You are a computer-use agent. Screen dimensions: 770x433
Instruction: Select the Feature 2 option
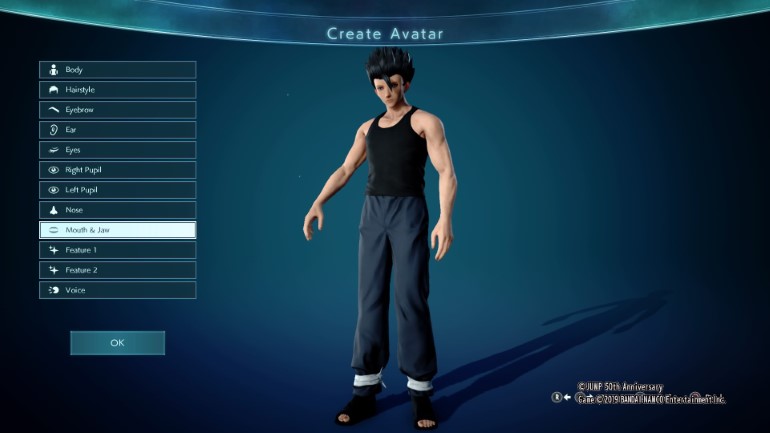pyautogui.click(x=117, y=270)
